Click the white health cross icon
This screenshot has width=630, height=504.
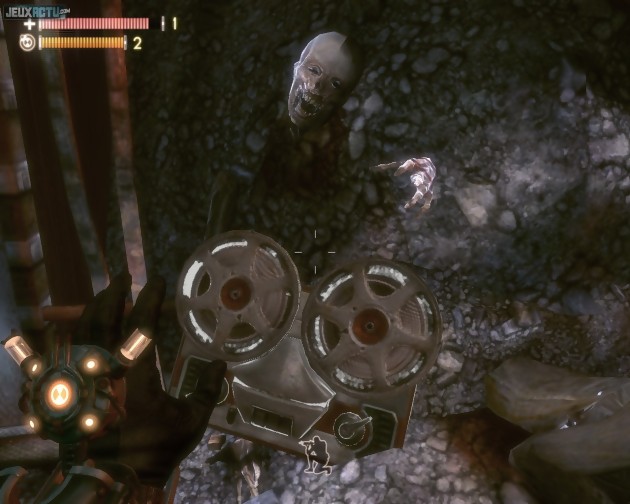pyautogui.click(x=29, y=23)
